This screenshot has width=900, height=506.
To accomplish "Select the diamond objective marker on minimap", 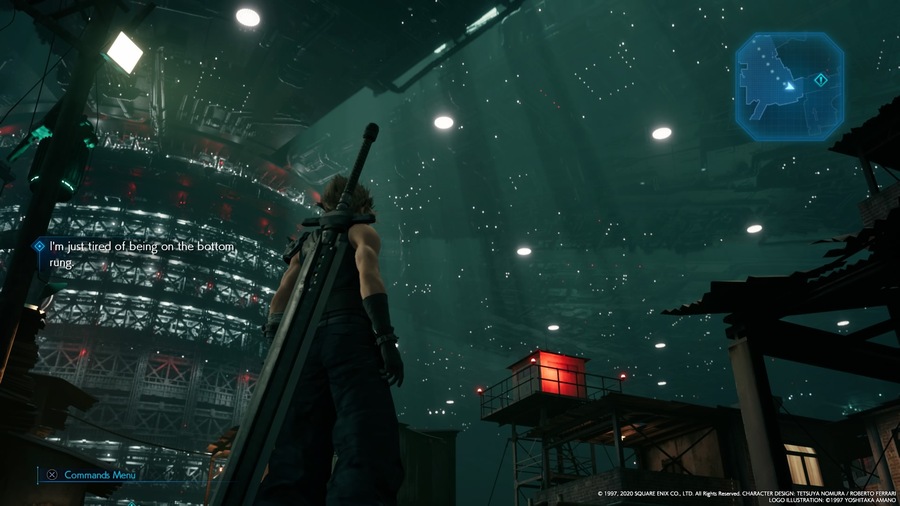I will pos(820,79).
